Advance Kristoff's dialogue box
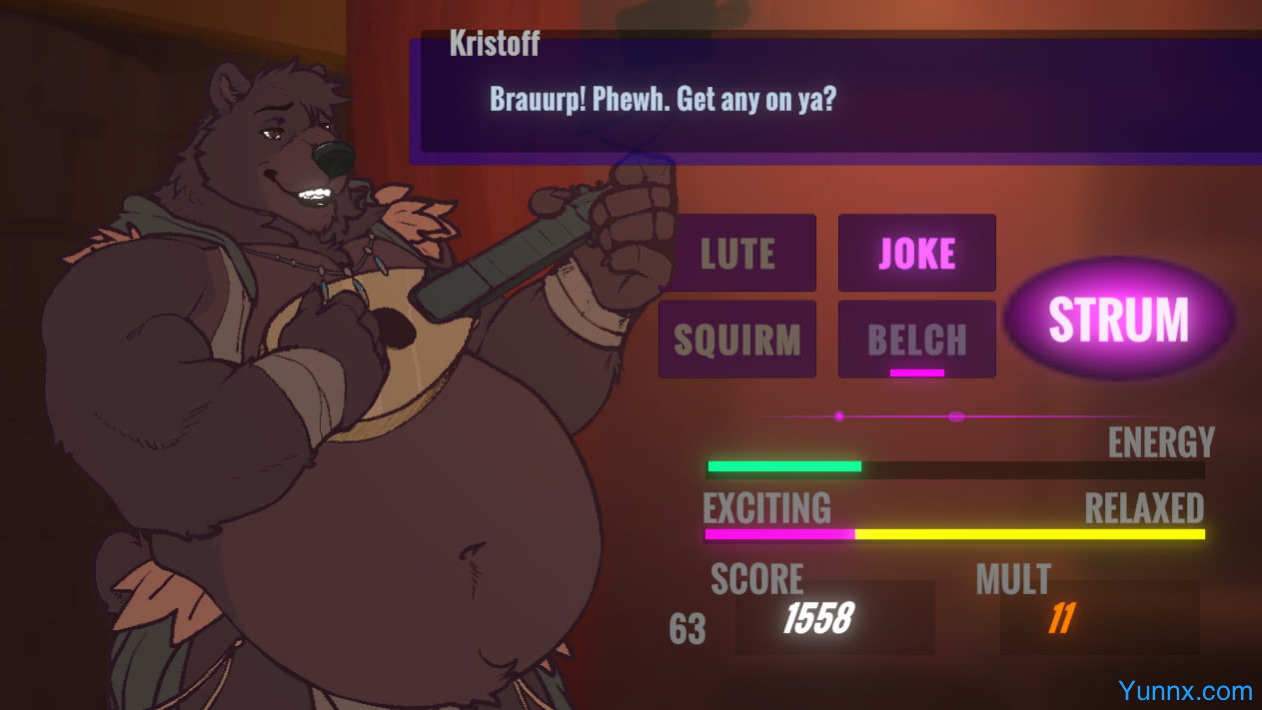Image resolution: width=1262 pixels, height=710 pixels. pos(840,98)
